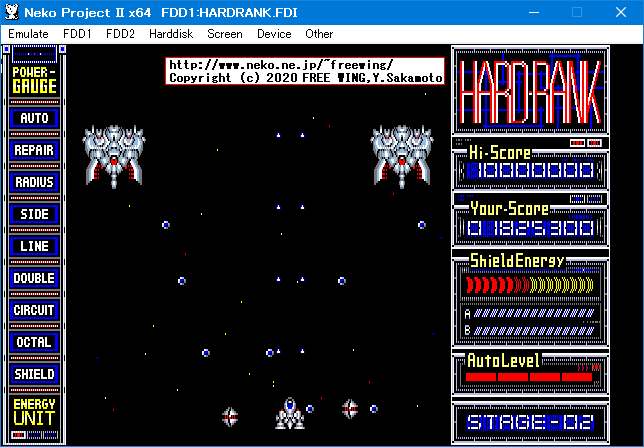The height and width of the screenshot is (447, 644).
Task: Activate the LINE power-up slot
Action: coord(34,247)
